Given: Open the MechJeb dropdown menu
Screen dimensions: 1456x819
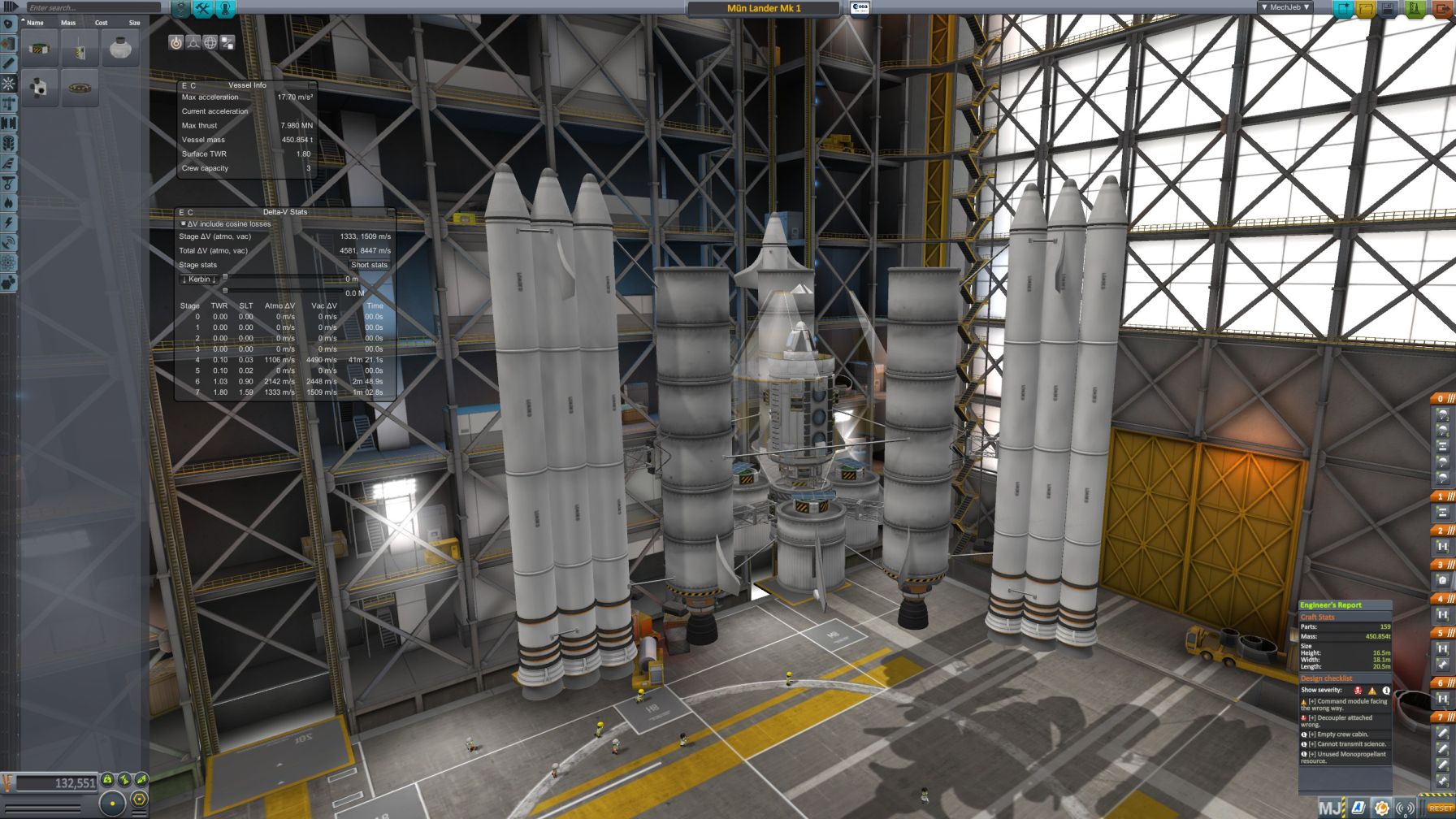Looking at the screenshot, I should [x=1285, y=7].
